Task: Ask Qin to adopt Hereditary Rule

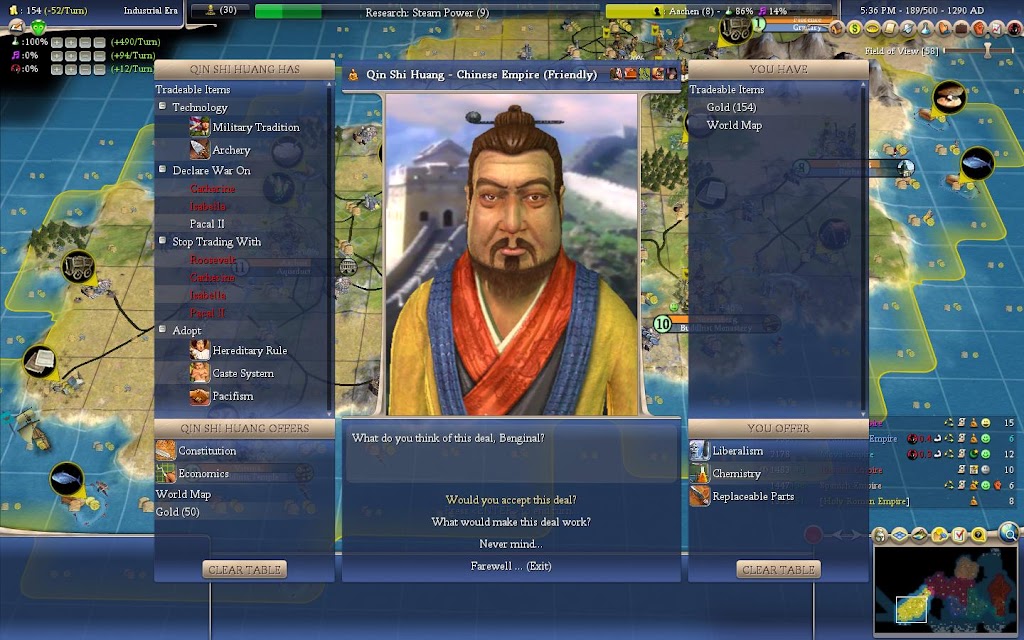Action: [x=249, y=351]
